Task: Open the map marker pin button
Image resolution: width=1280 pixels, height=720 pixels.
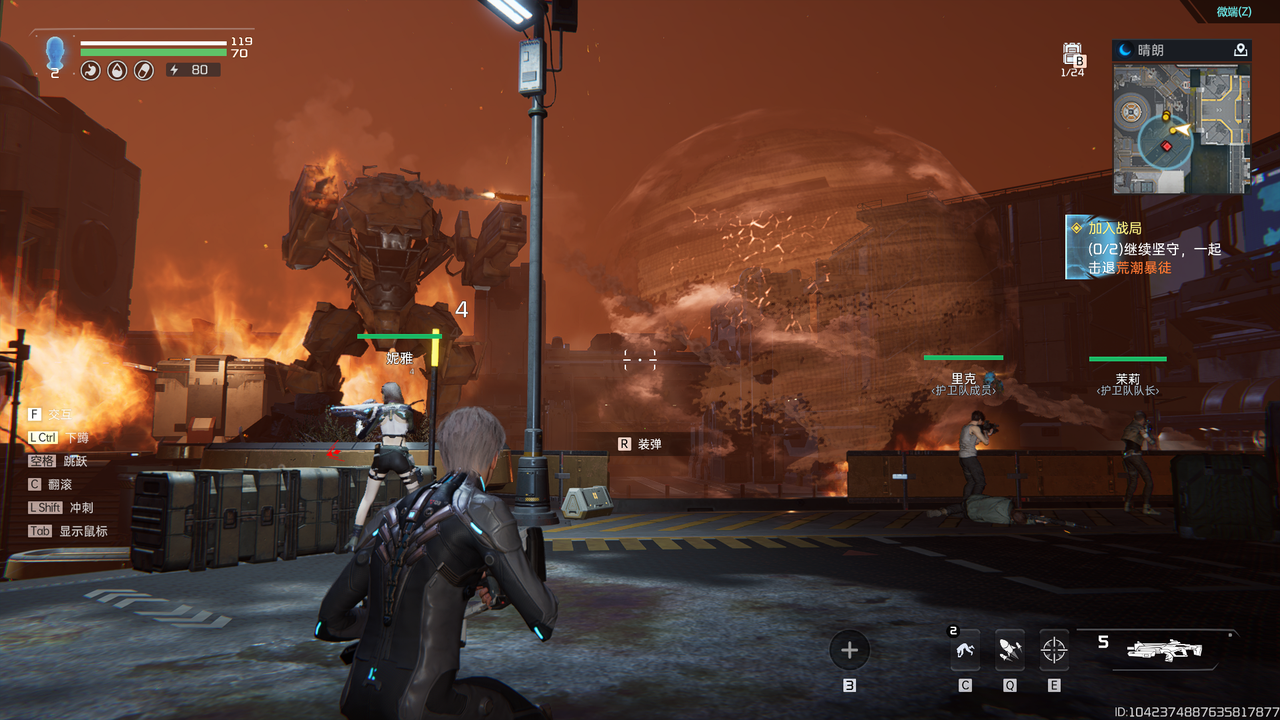Action: (1240, 50)
